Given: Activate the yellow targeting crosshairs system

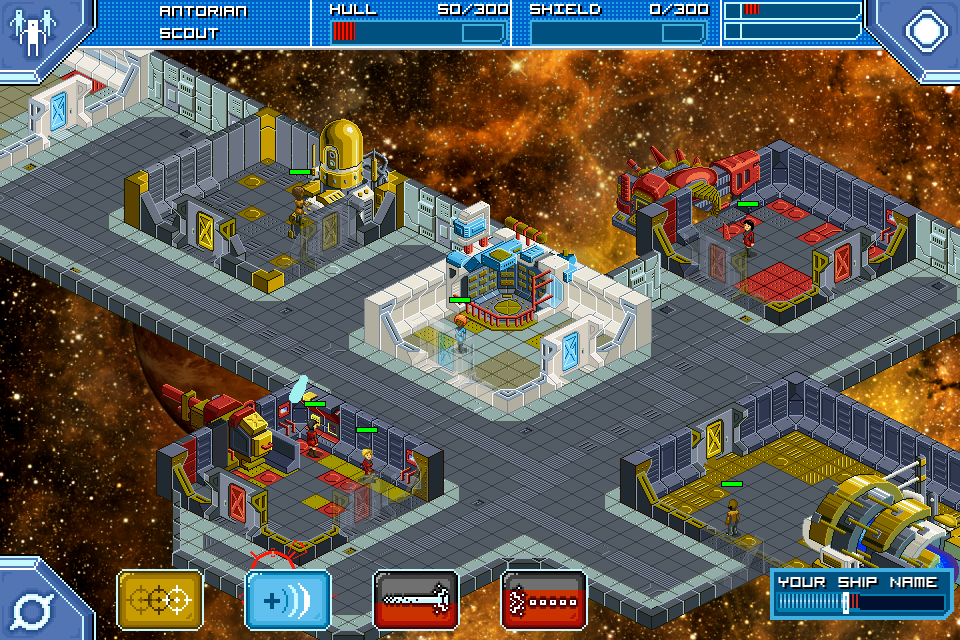Looking at the screenshot, I should pos(160,600).
